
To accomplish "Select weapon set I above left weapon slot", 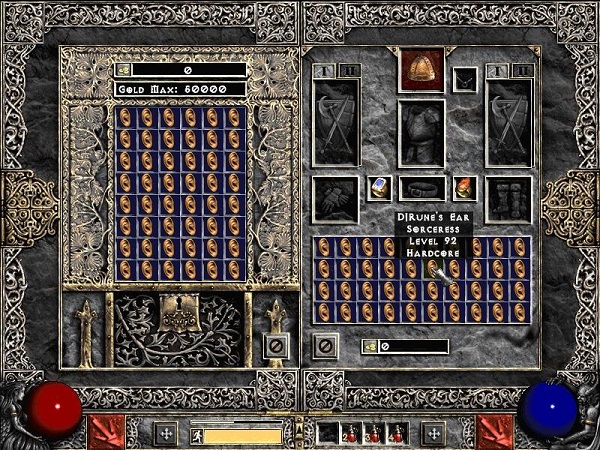I will [x=326, y=71].
